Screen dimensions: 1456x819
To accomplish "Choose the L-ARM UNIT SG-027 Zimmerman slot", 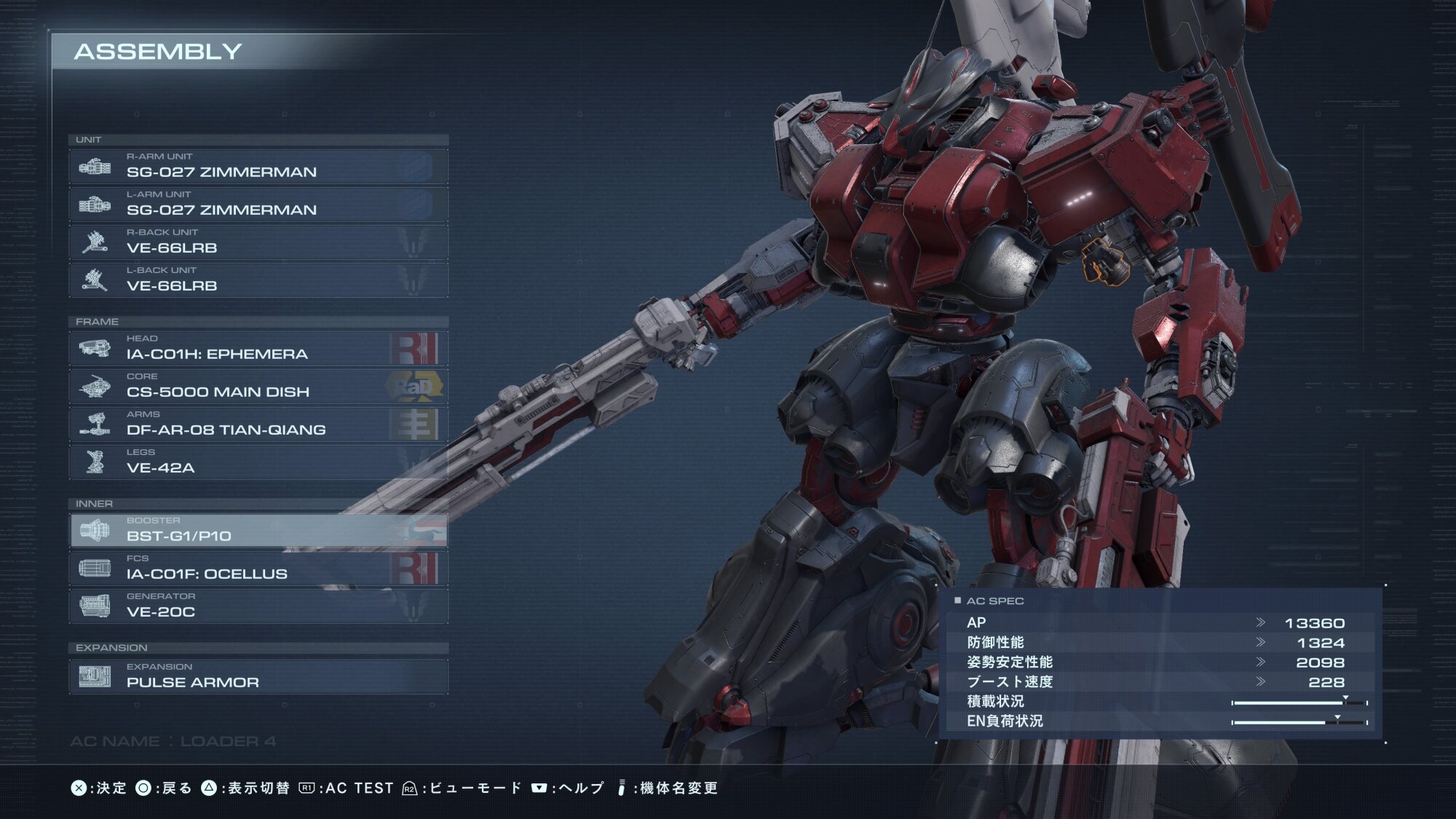I will (258, 205).
